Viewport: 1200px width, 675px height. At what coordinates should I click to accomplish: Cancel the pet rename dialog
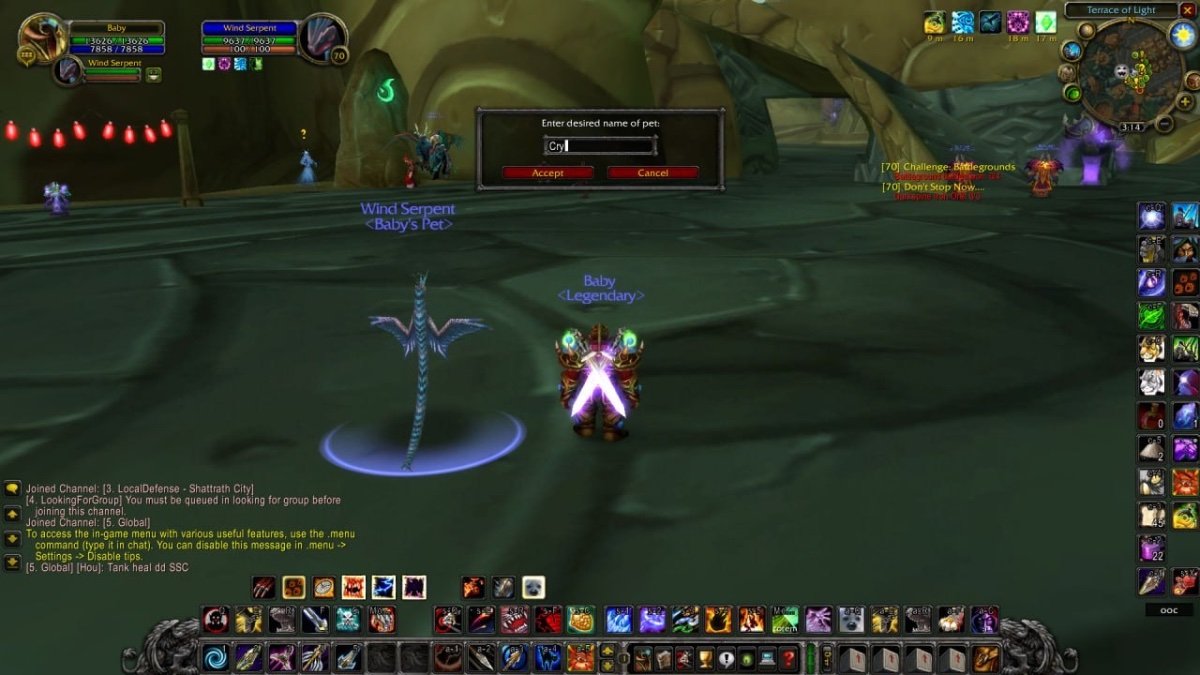652,173
